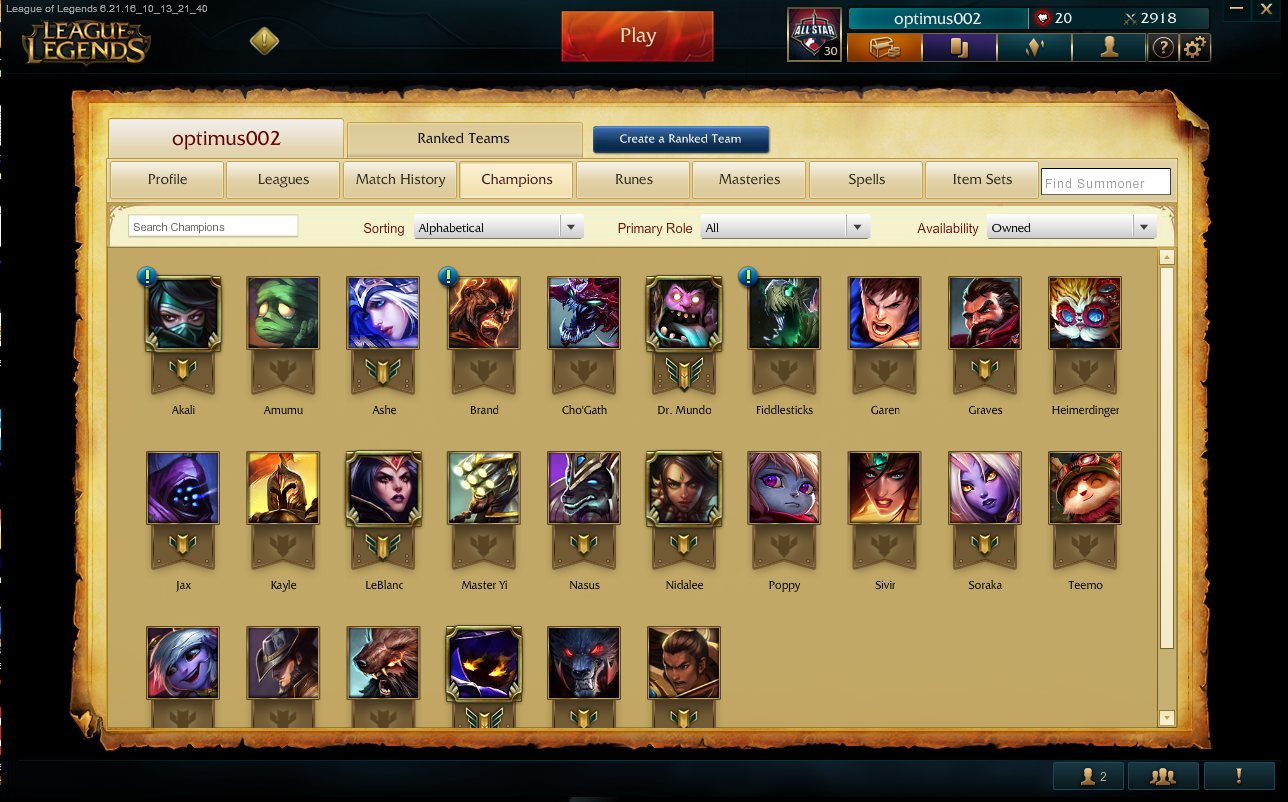Open the store treasure chest icon
This screenshot has width=1288, height=802.
point(884,47)
